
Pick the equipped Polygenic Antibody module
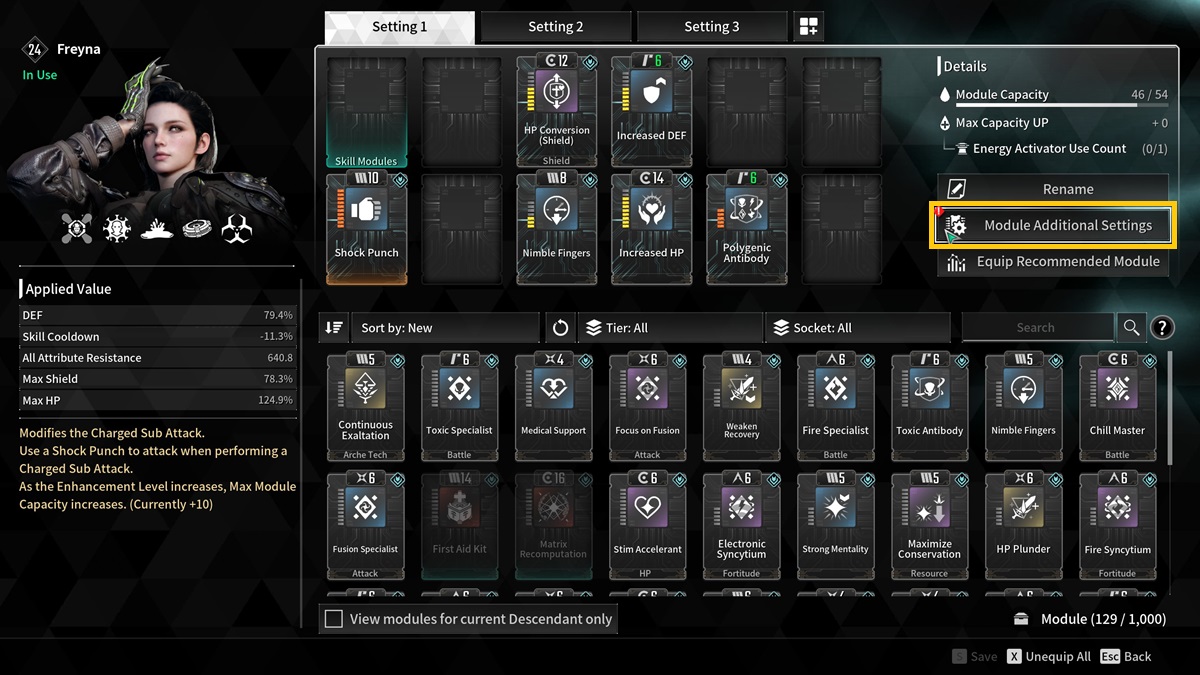coord(746,227)
